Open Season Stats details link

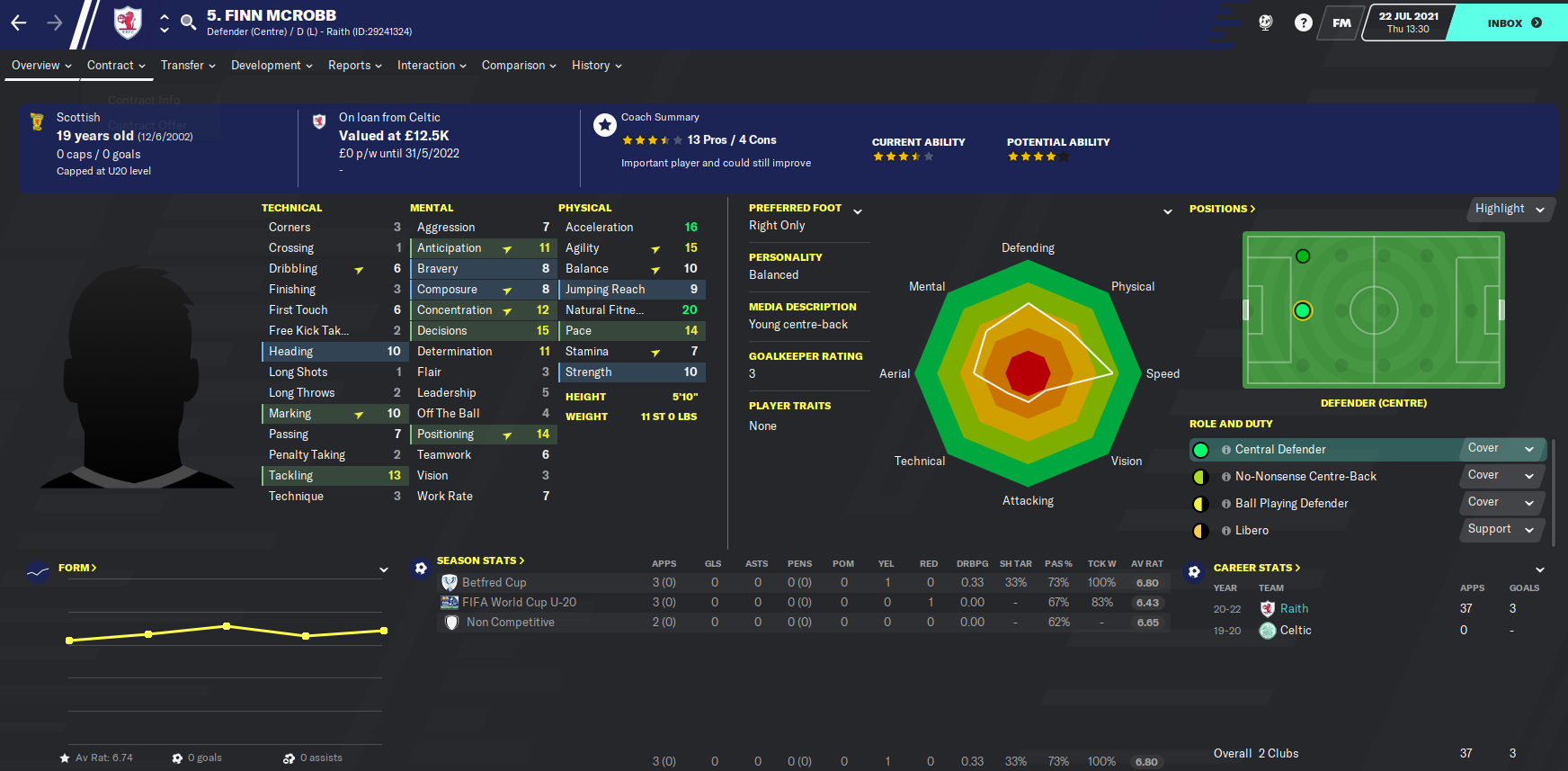(478, 560)
